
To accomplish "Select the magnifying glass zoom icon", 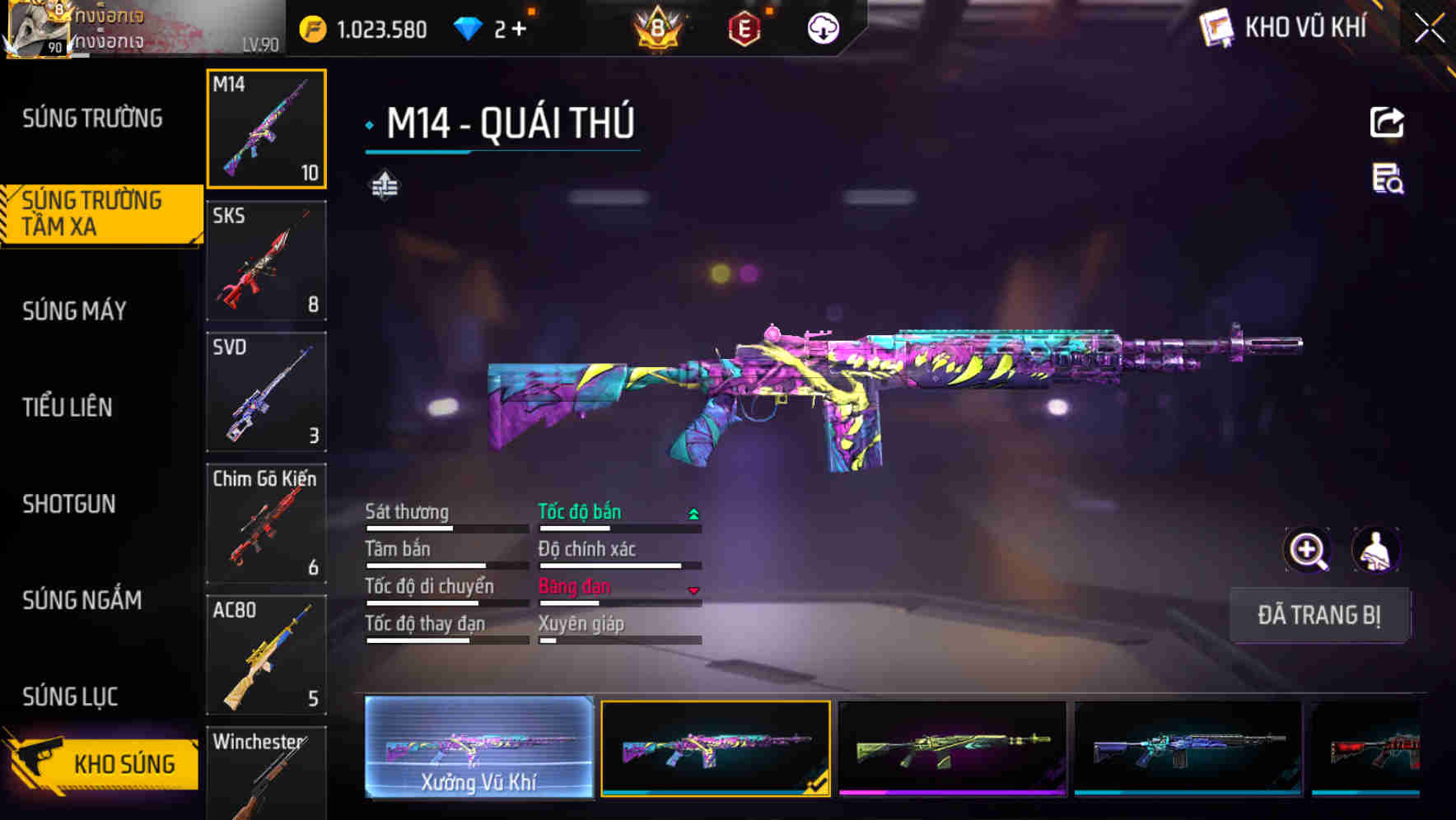I will click(x=1308, y=550).
